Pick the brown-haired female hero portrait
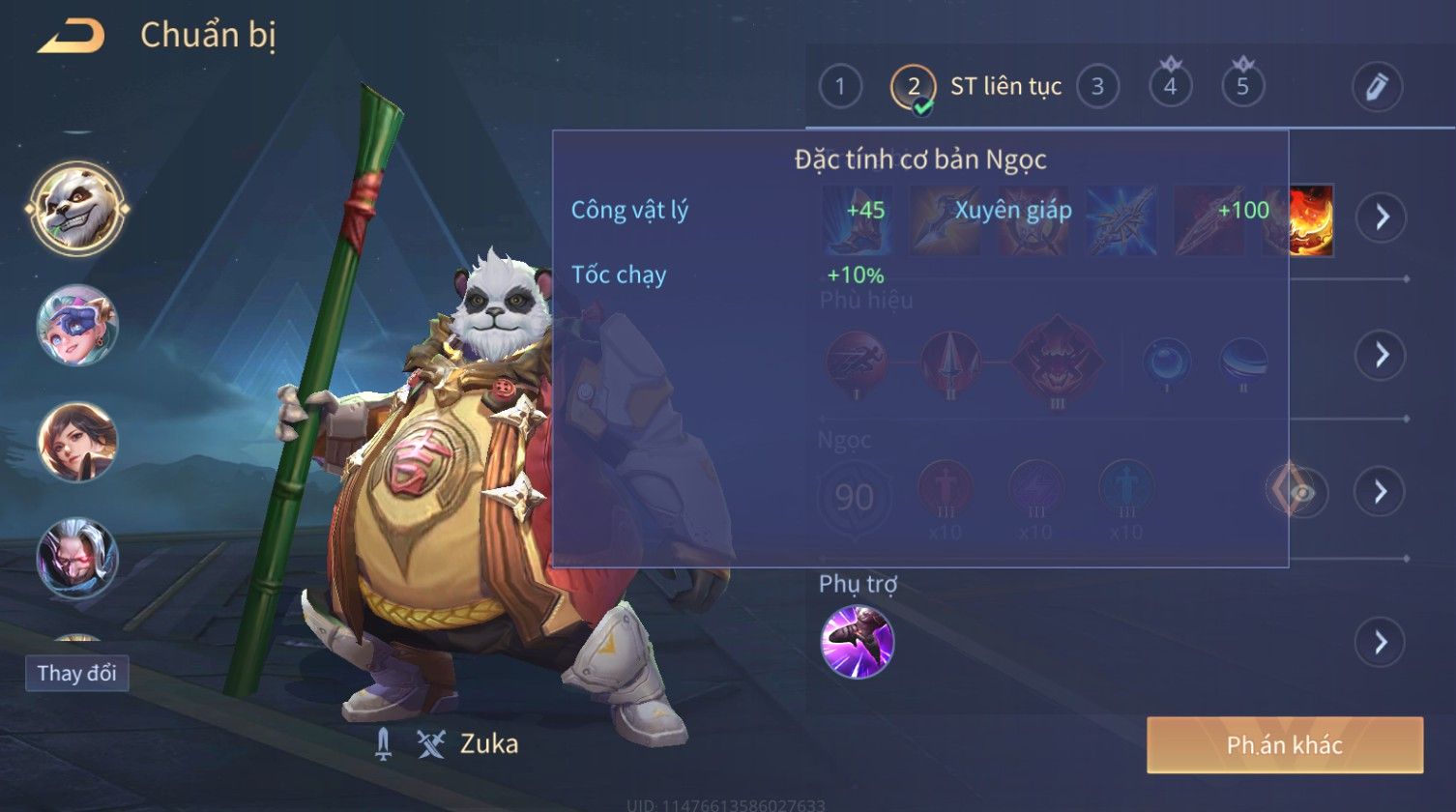The height and width of the screenshot is (812, 1456). point(77,442)
